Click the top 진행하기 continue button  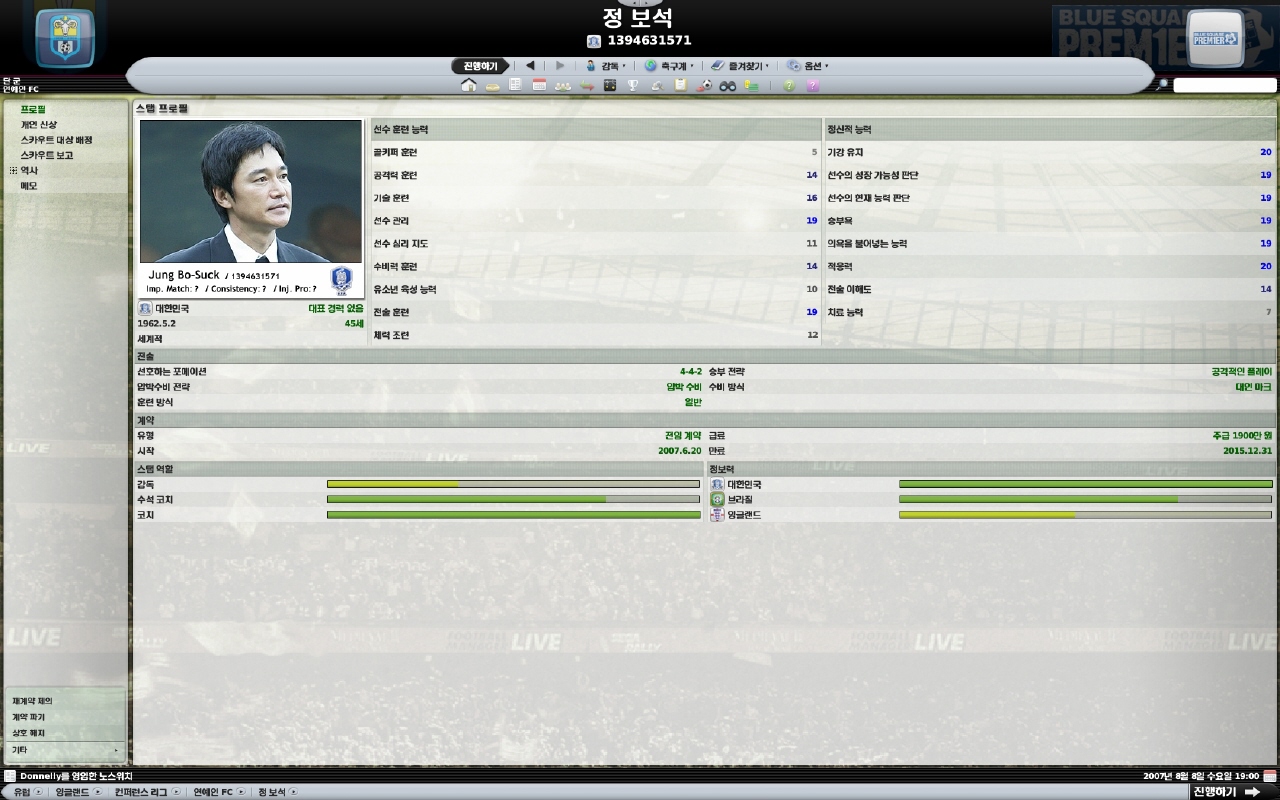(x=480, y=66)
